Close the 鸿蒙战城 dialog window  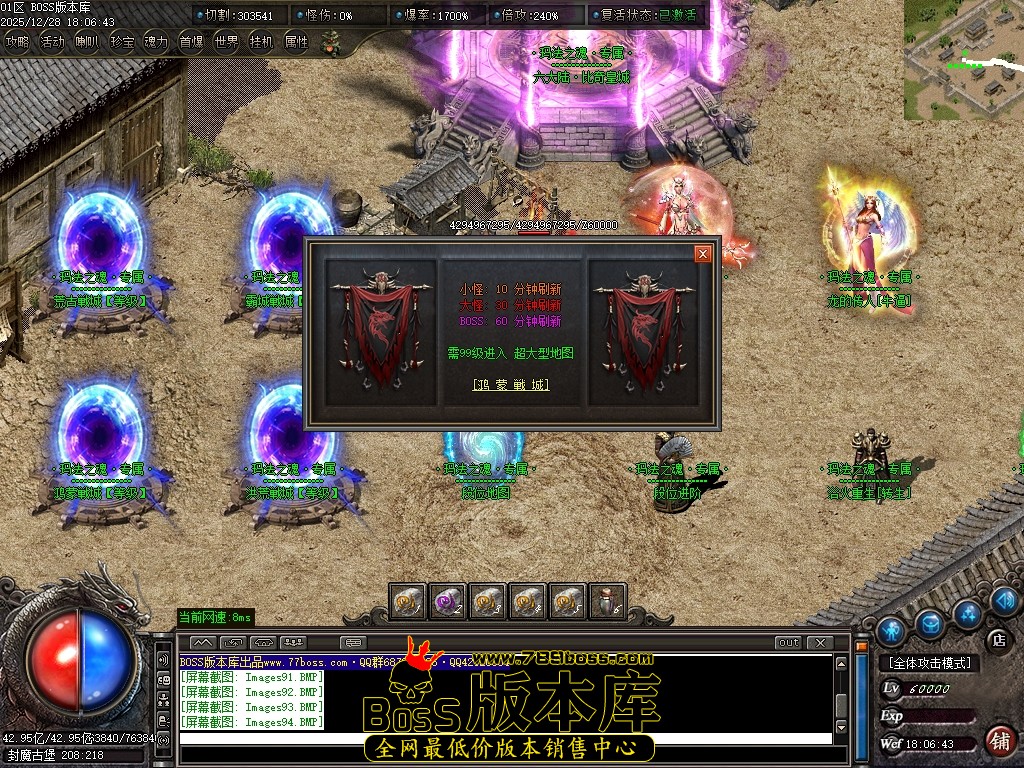703,254
